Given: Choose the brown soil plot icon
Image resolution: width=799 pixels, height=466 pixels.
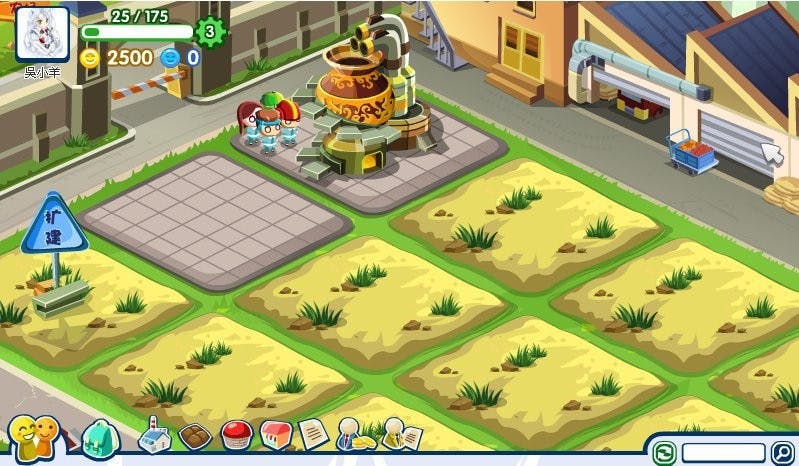Looking at the screenshot, I should pos(194,437).
